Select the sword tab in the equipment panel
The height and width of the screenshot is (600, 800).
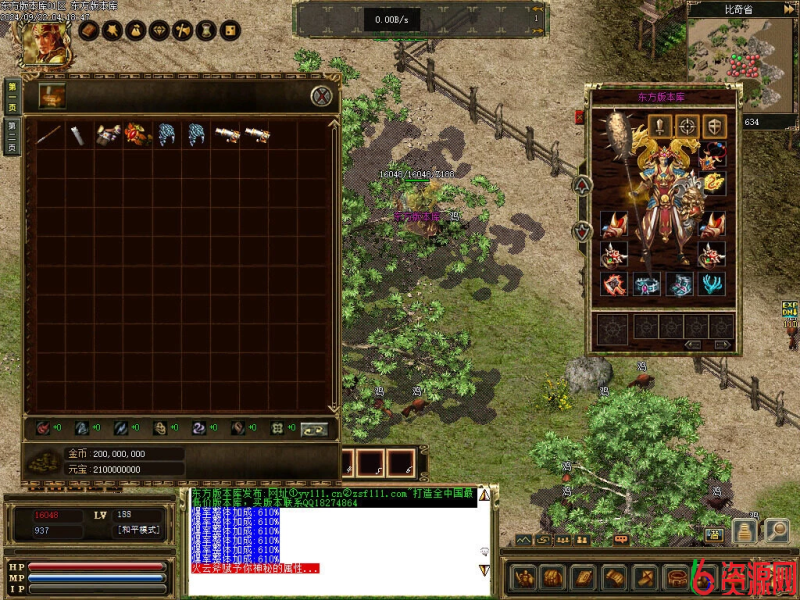pyautogui.click(x=661, y=125)
